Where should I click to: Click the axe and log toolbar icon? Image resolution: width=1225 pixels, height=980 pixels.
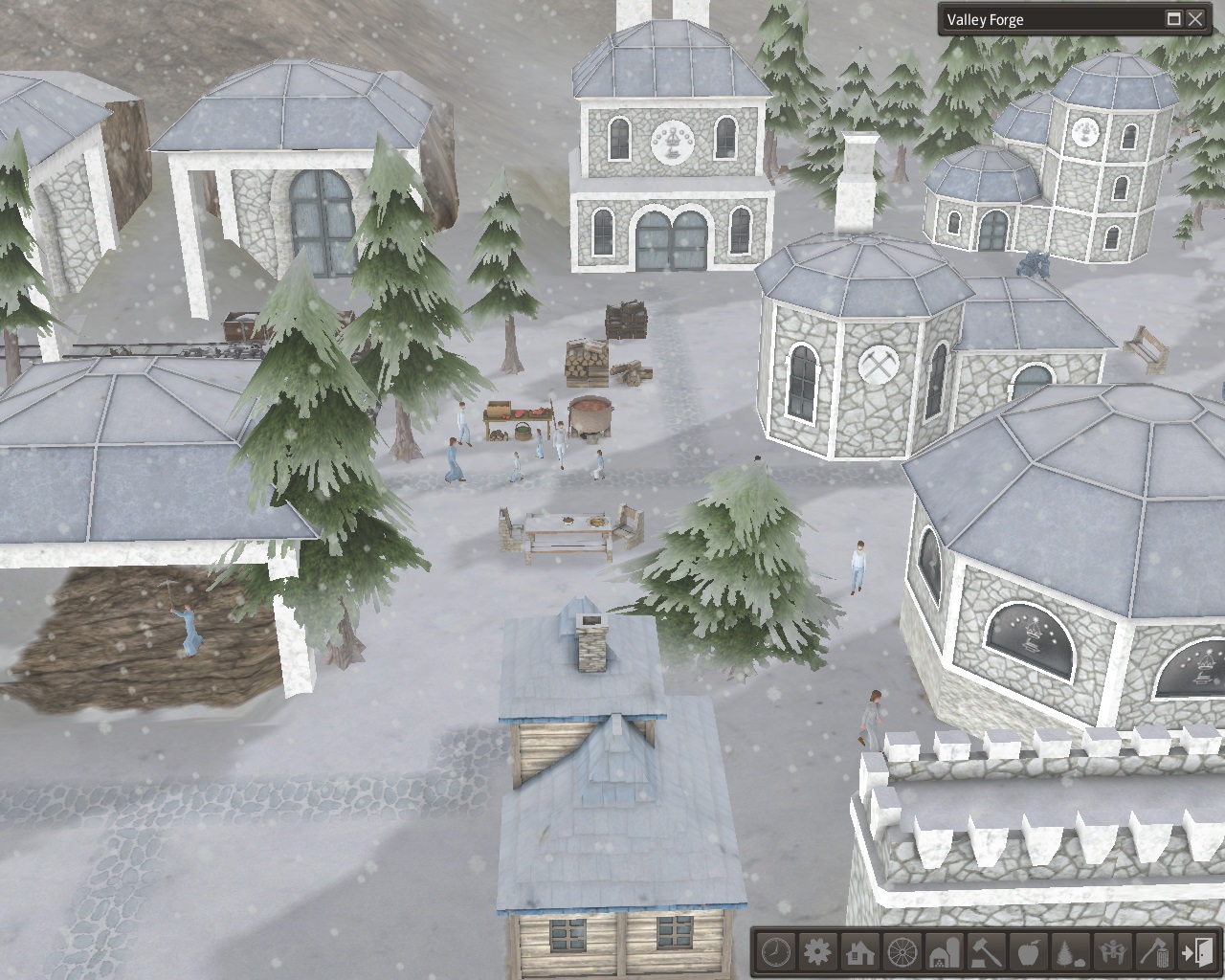tap(1155, 952)
